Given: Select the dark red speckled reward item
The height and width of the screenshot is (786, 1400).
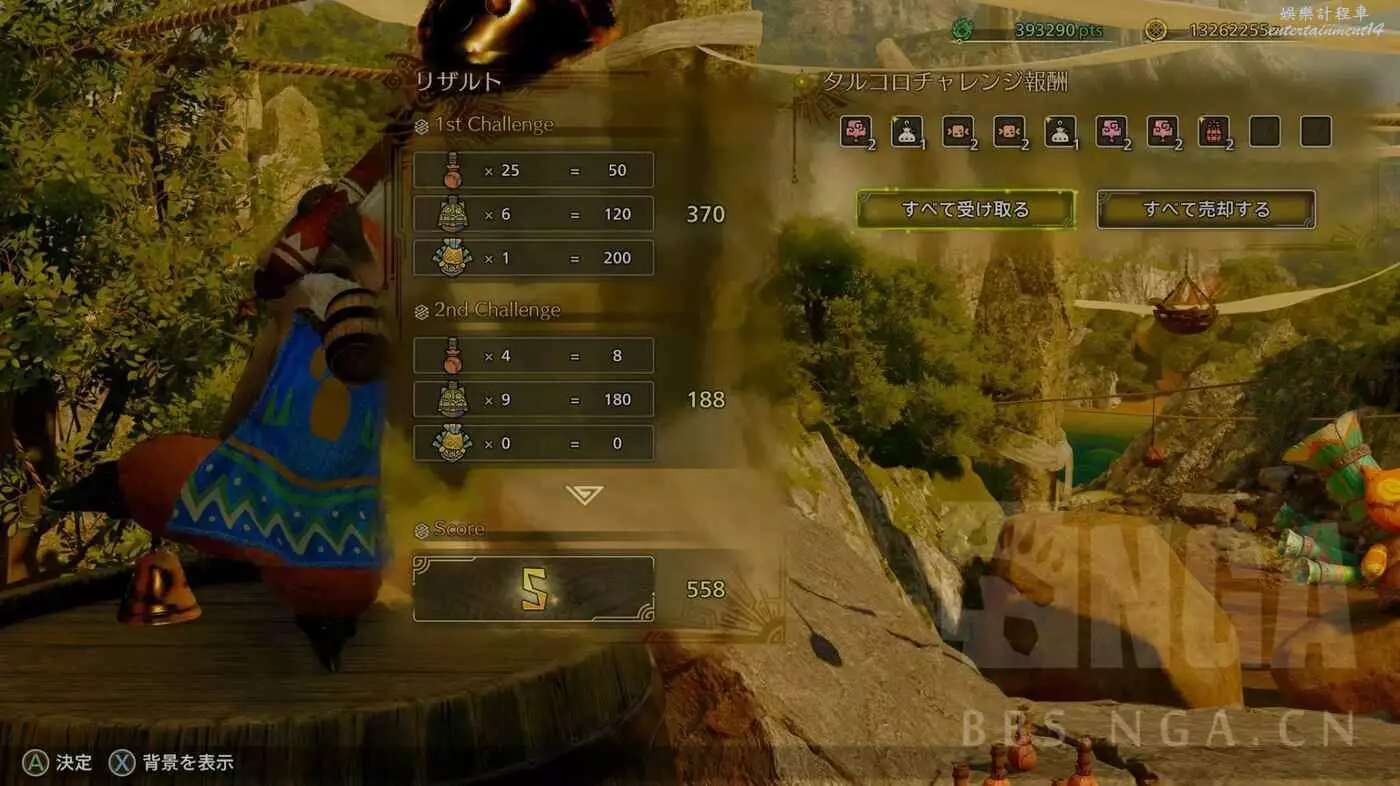Looking at the screenshot, I should [1213, 131].
